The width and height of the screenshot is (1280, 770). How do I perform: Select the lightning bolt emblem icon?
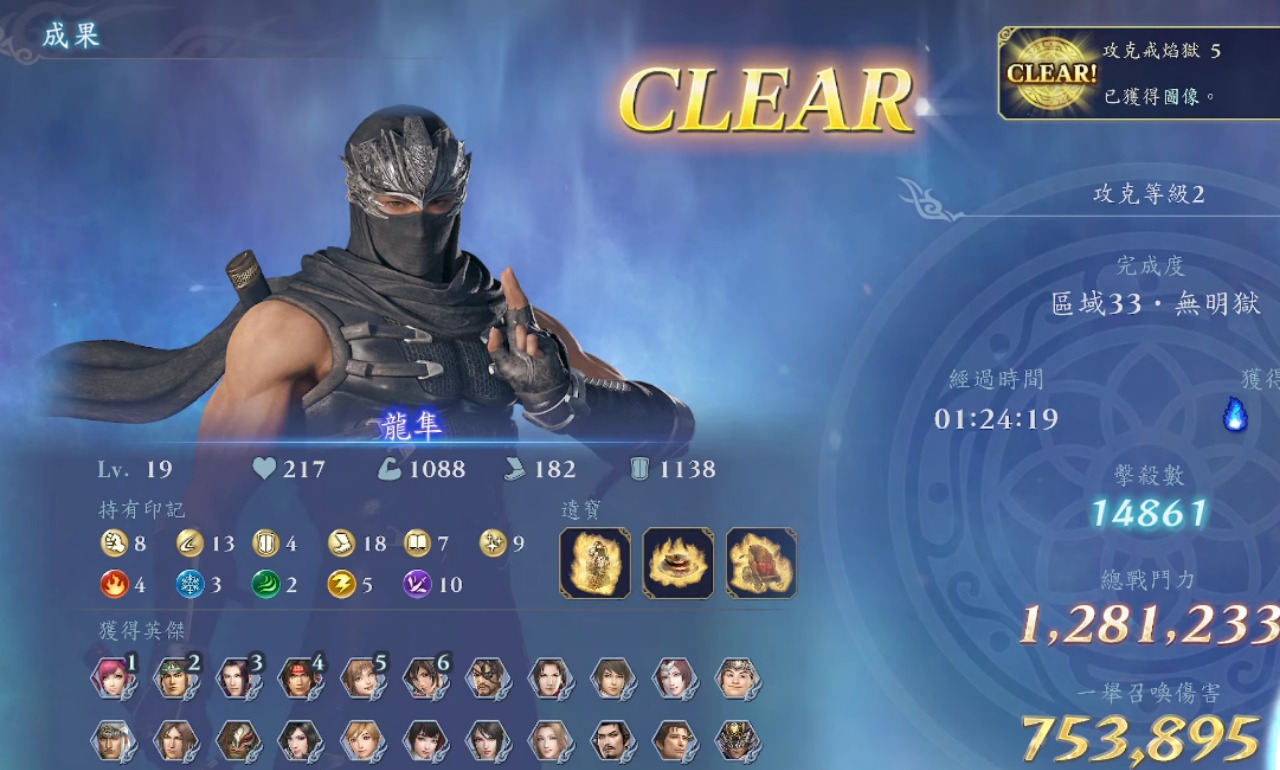pos(341,584)
